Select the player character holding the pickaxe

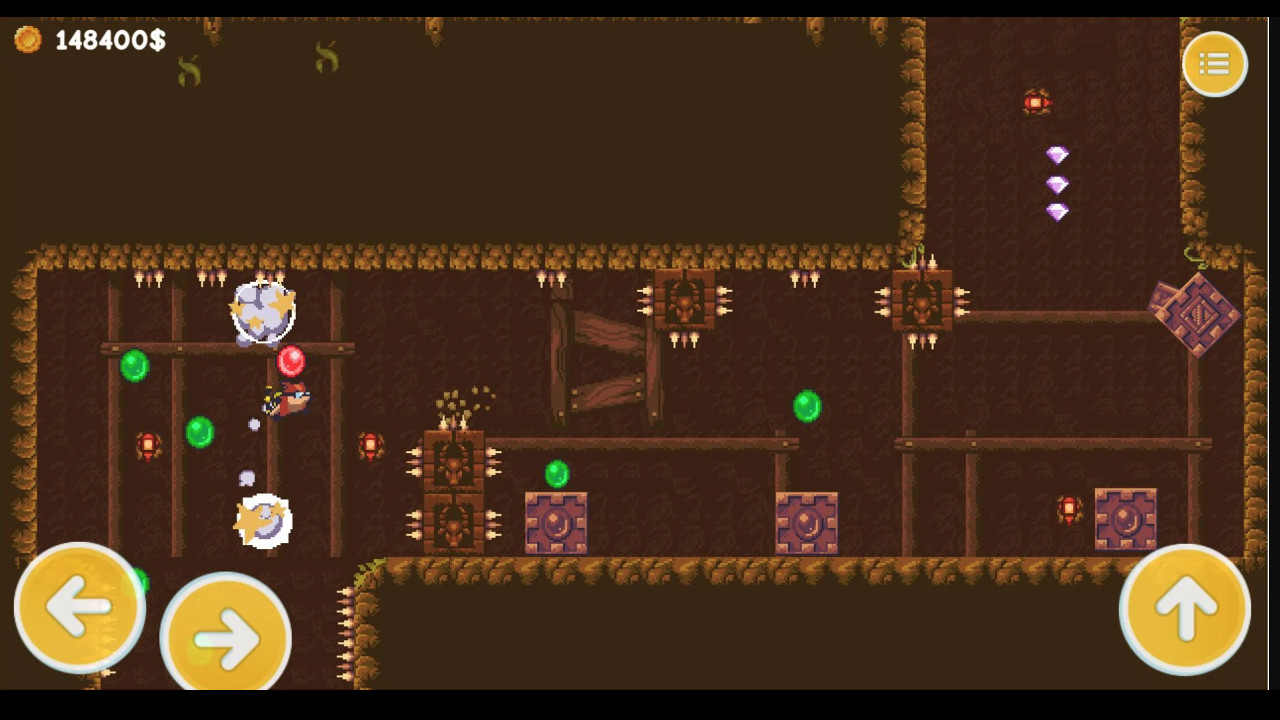tap(285, 400)
